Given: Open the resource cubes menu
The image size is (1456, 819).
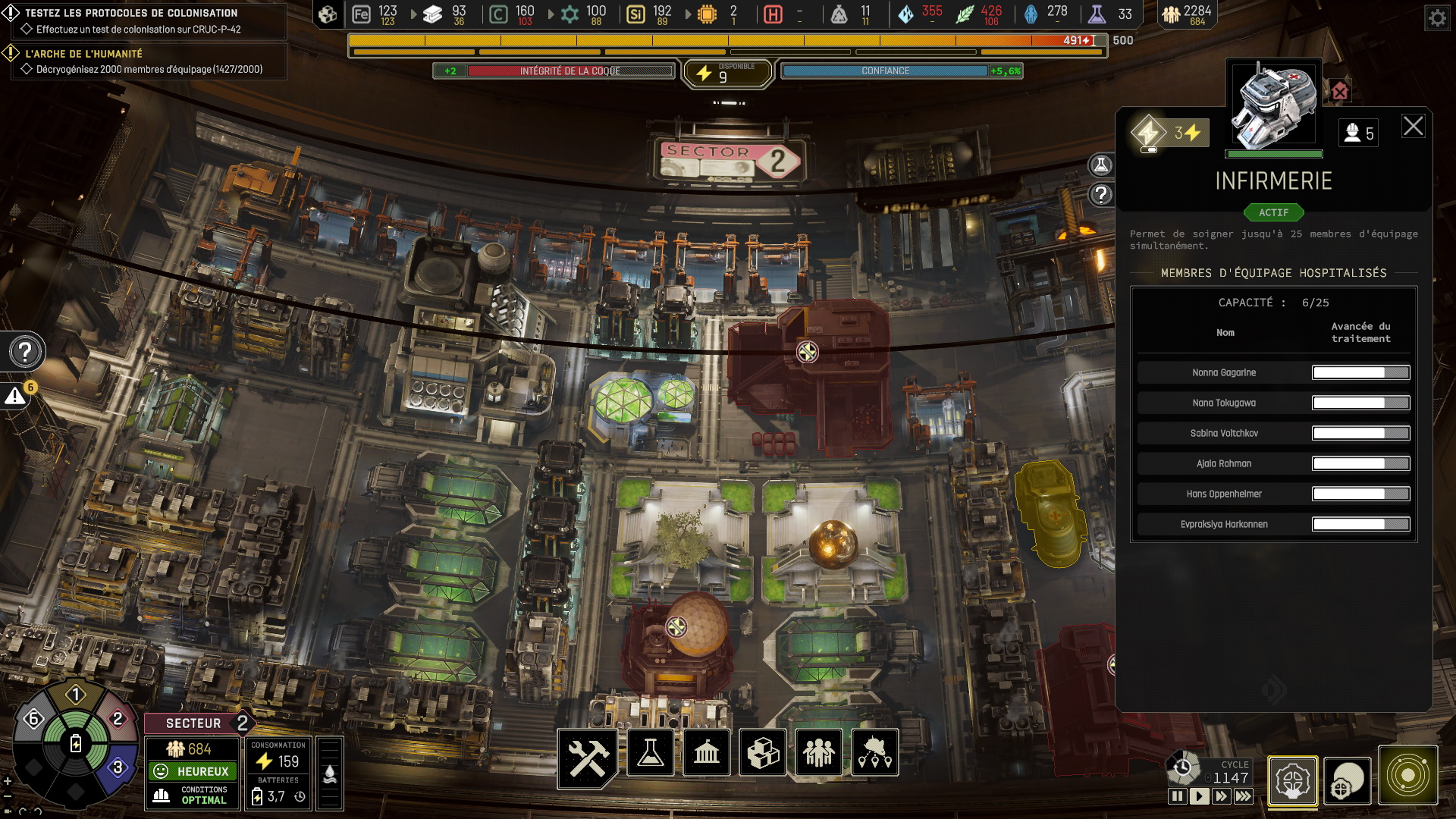Looking at the screenshot, I should coord(763,753).
